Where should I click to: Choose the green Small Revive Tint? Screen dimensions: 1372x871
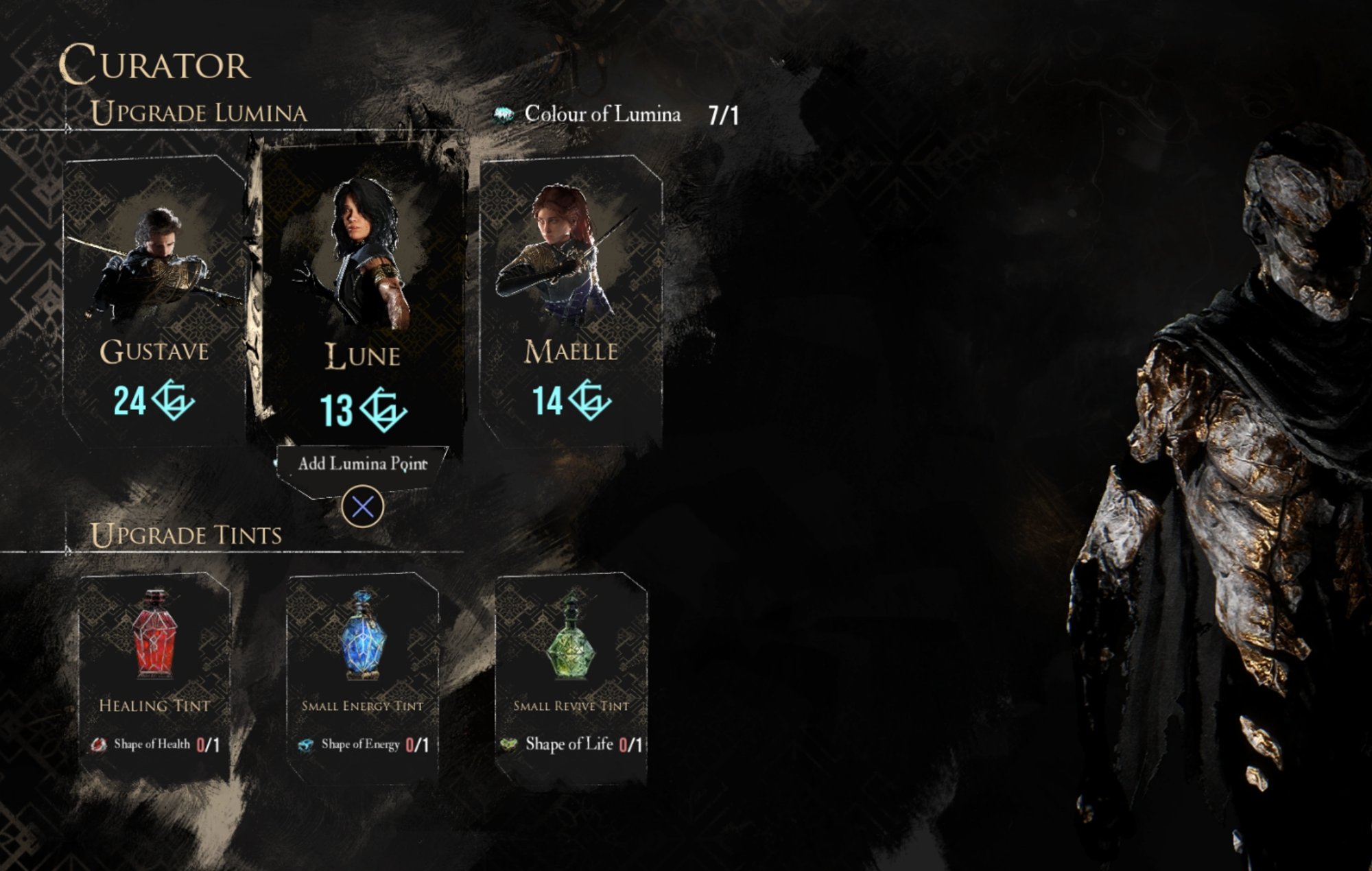(571, 676)
